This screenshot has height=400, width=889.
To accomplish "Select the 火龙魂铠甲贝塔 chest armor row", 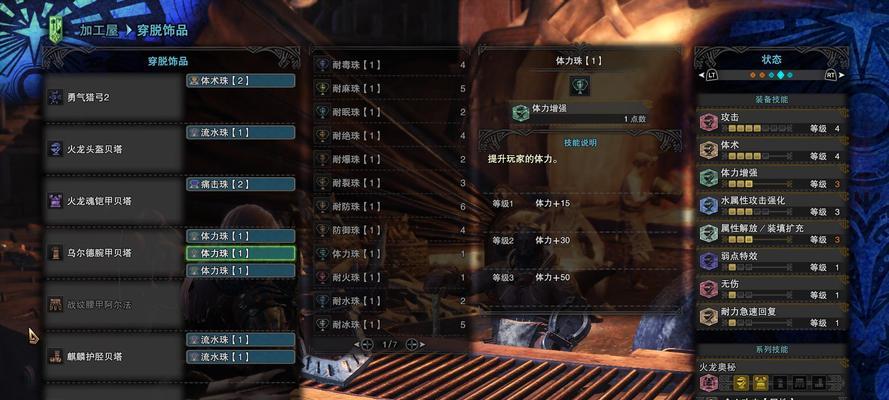I will [112, 201].
